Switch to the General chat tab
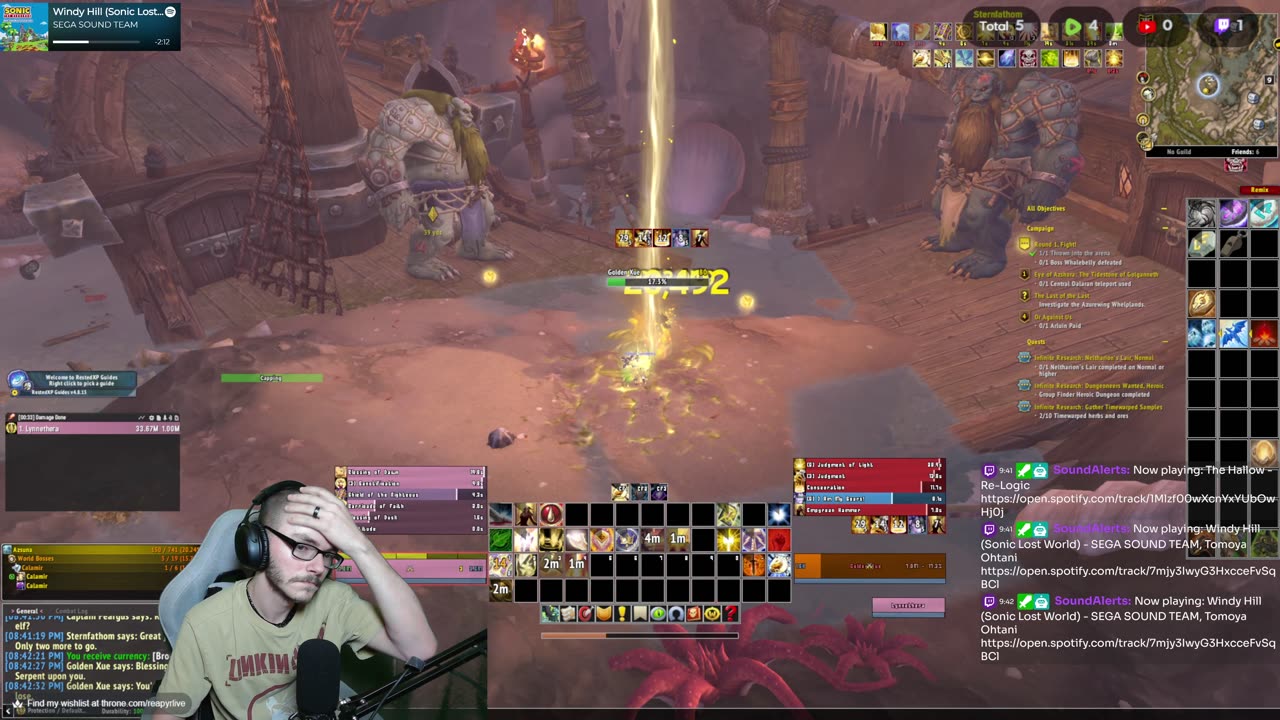Screen dimensions: 1280x720 27,610
